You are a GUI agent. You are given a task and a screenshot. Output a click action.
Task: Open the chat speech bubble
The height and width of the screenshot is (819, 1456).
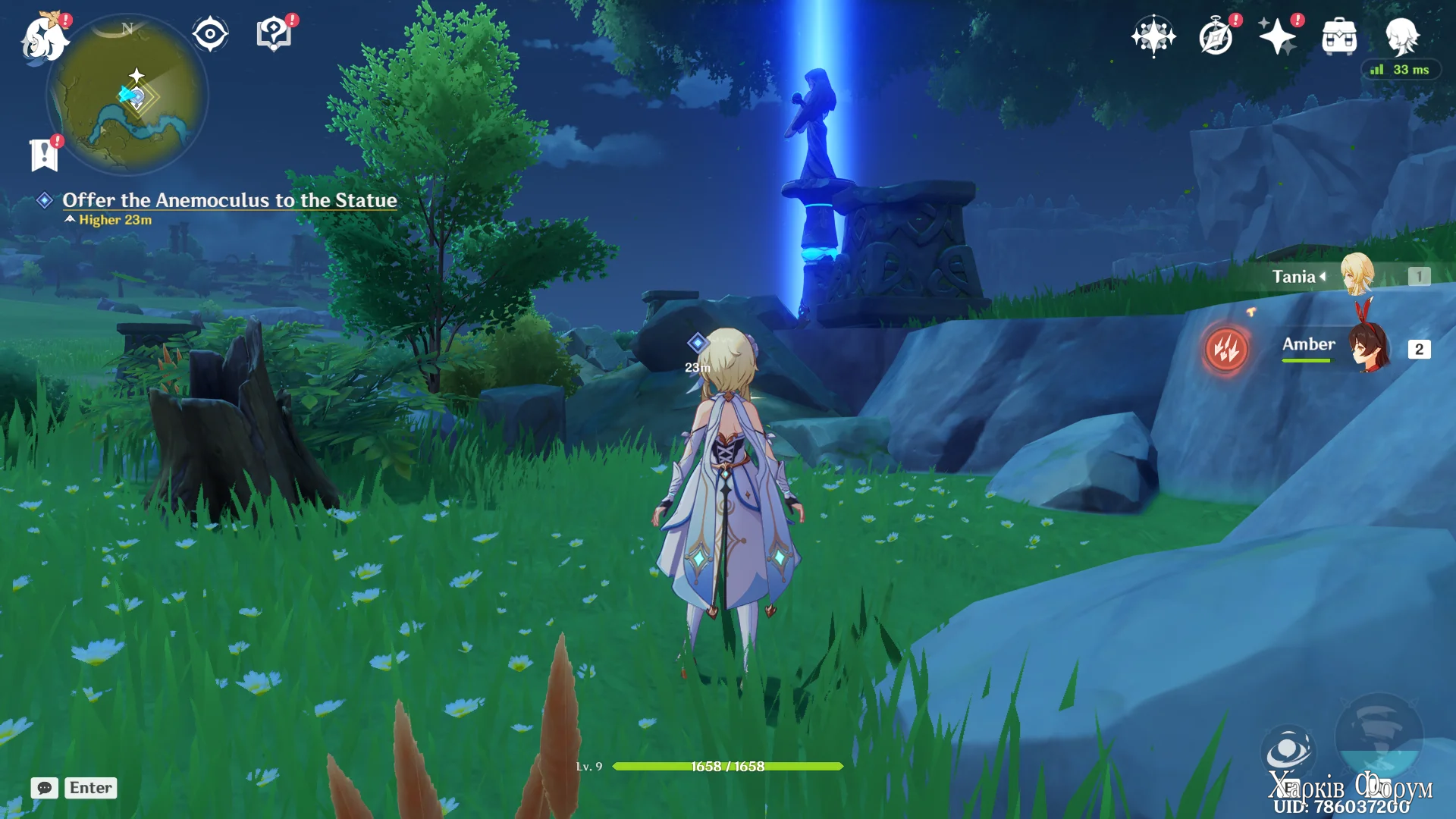(x=45, y=788)
